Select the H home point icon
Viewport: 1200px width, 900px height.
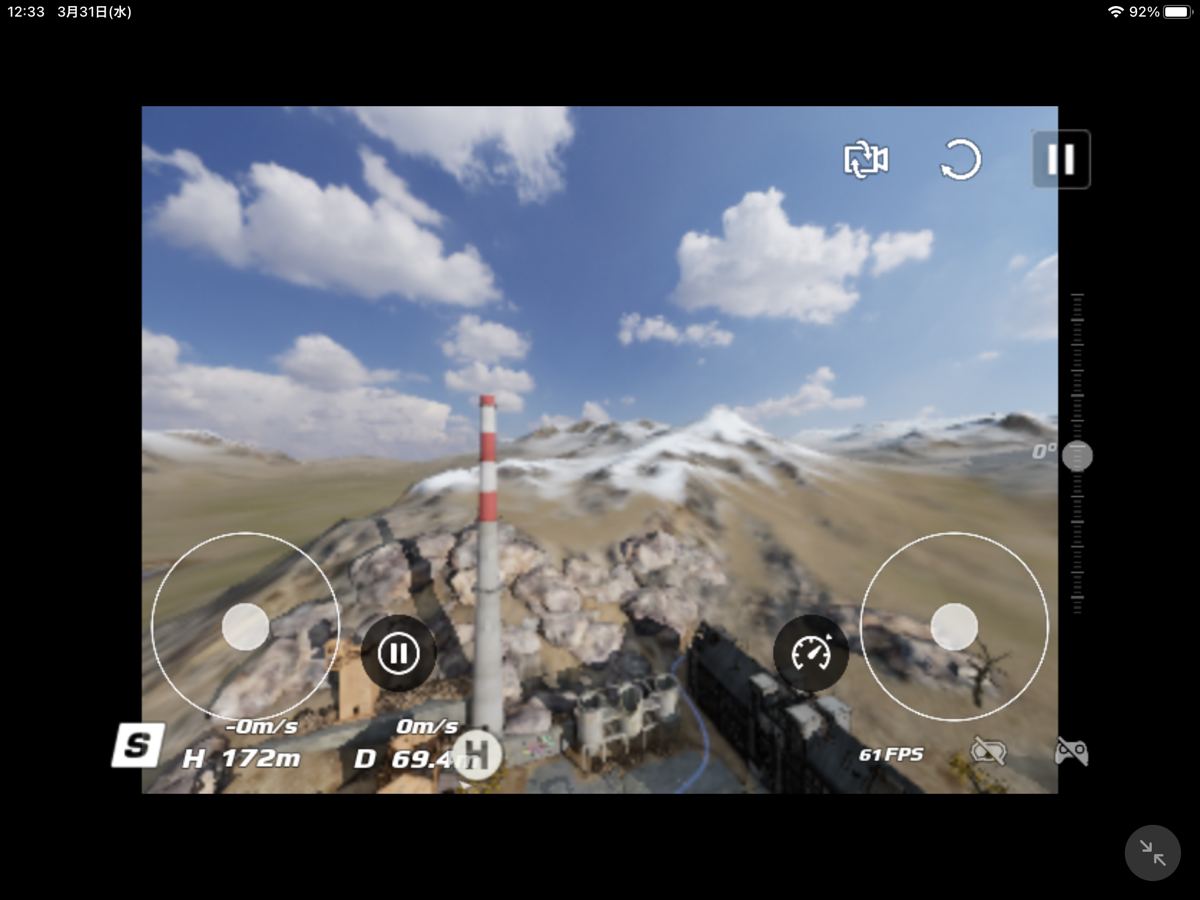tap(477, 754)
